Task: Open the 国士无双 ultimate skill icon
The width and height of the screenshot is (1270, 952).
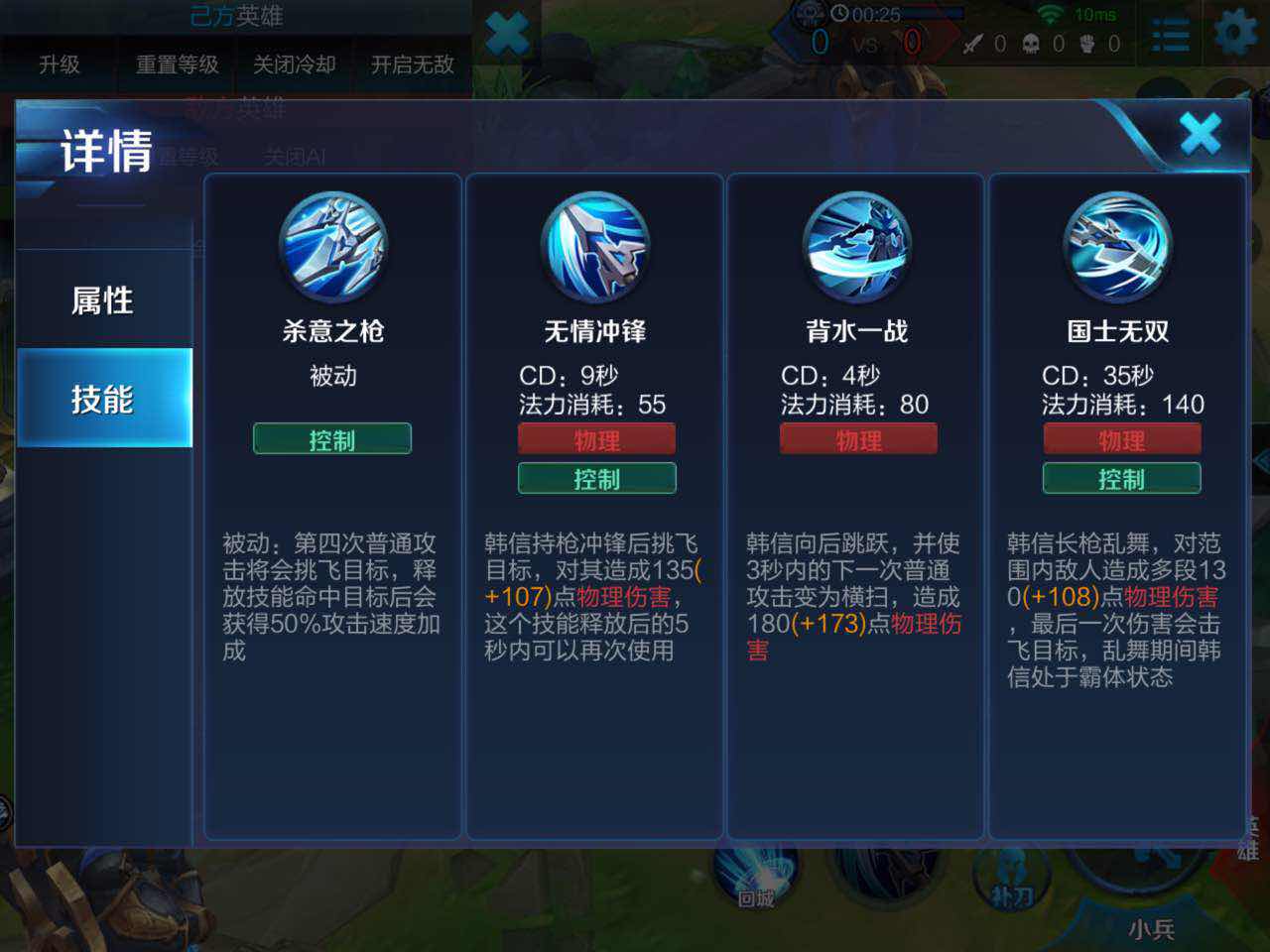Action: click(x=1119, y=246)
